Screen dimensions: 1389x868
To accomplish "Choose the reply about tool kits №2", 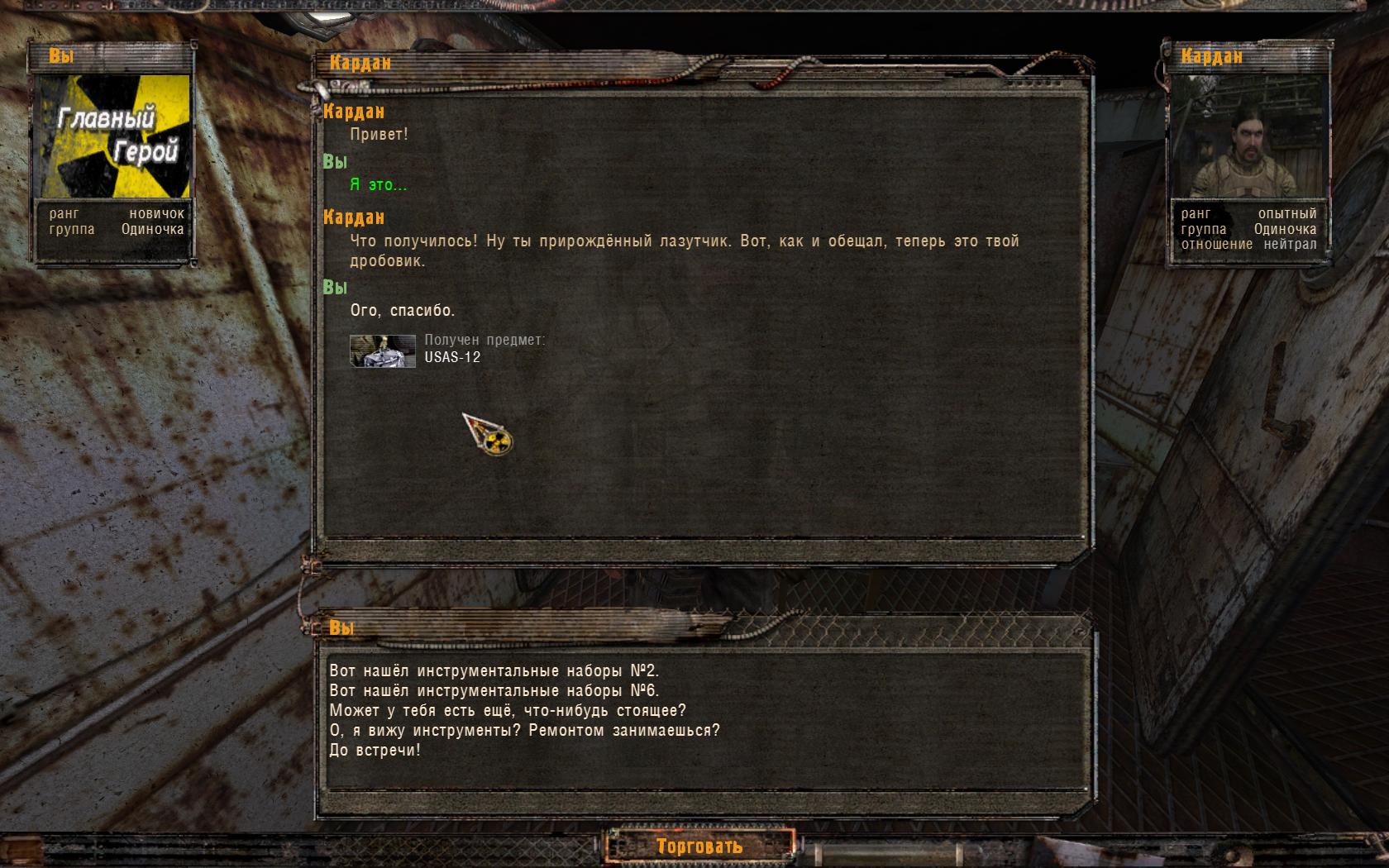I will pyautogui.click(x=494, y=670).
